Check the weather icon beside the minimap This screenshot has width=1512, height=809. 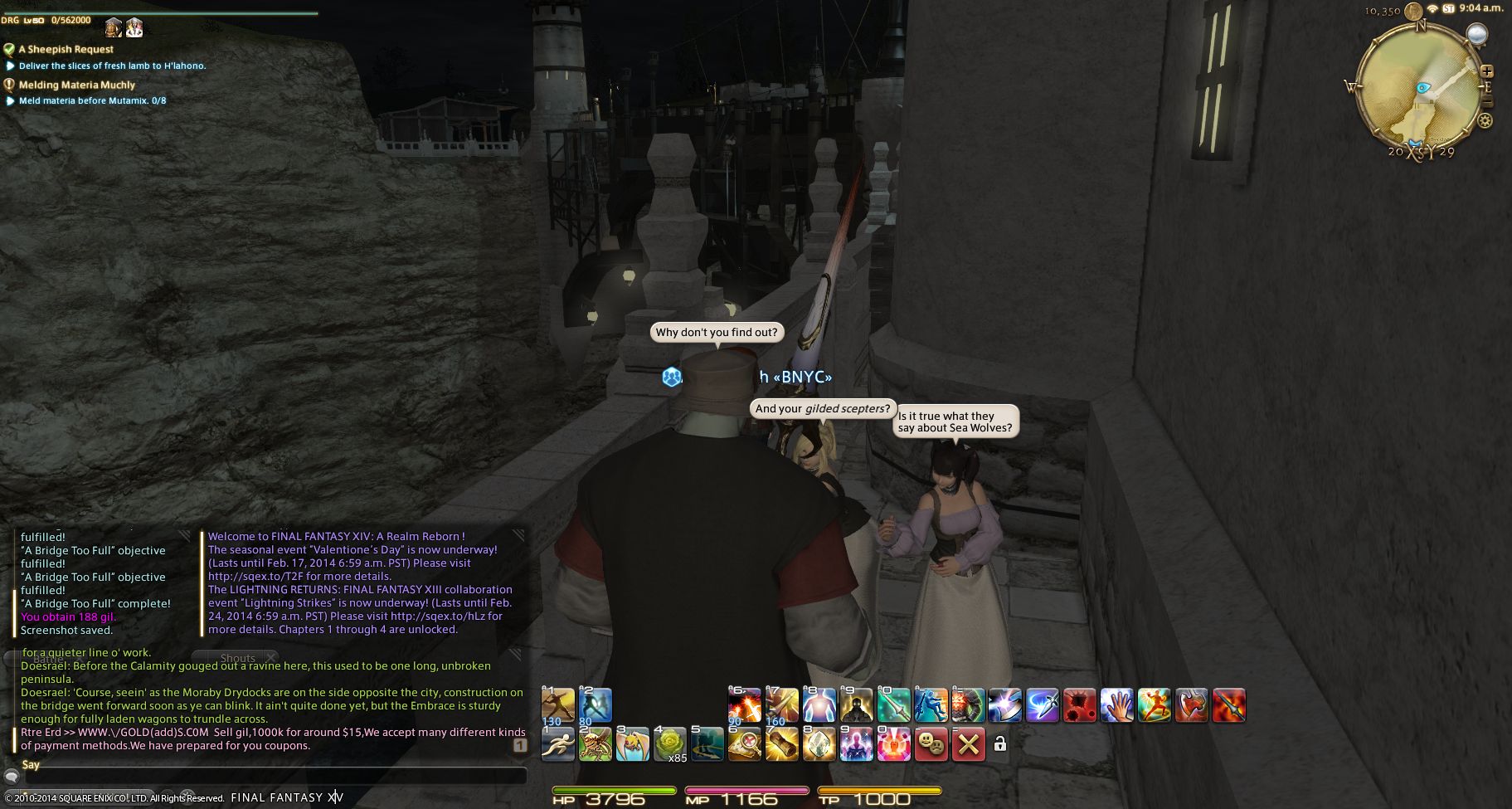point(1476,35)
